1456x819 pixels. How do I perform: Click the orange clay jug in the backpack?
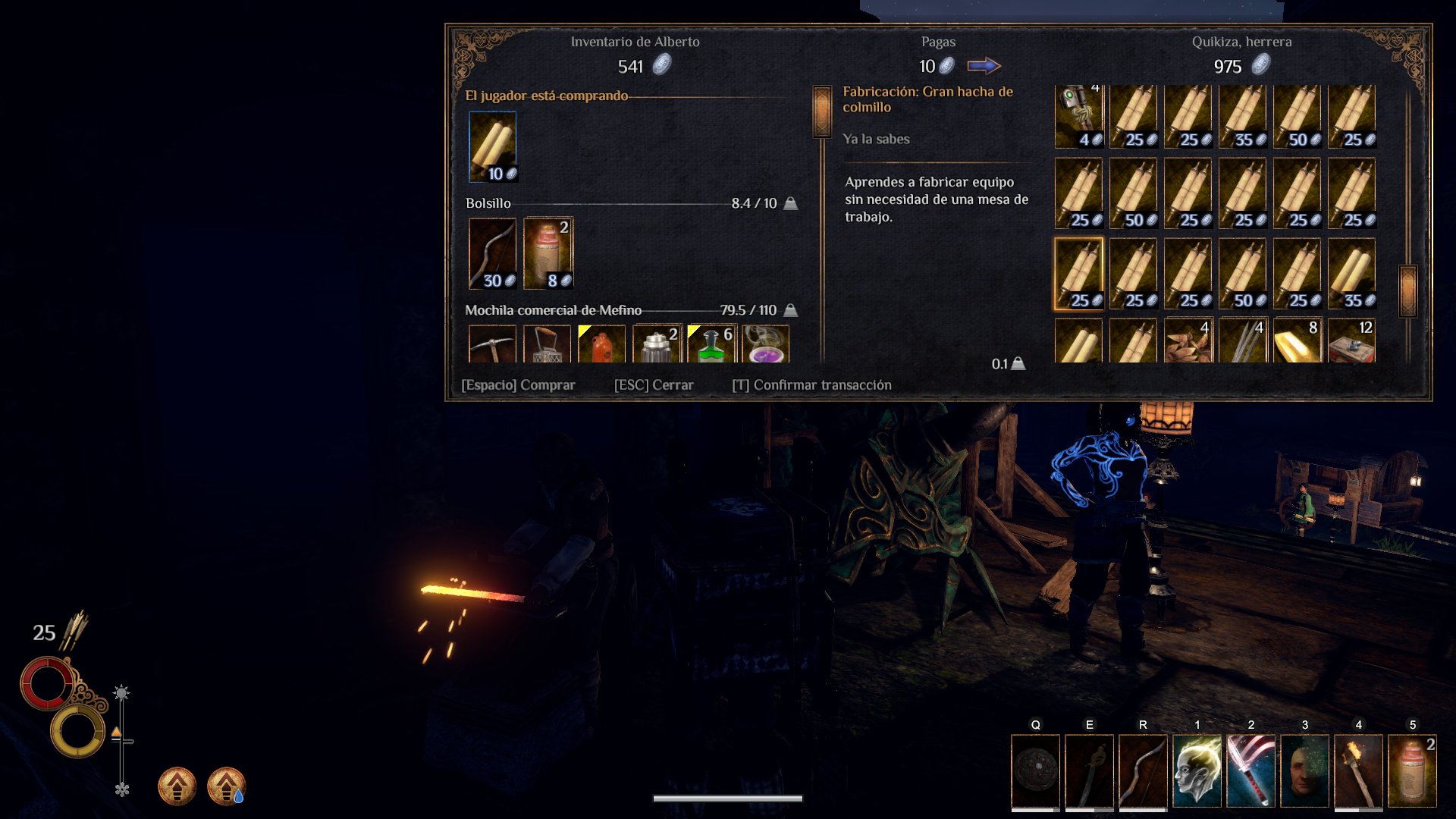tap(602, 345)
